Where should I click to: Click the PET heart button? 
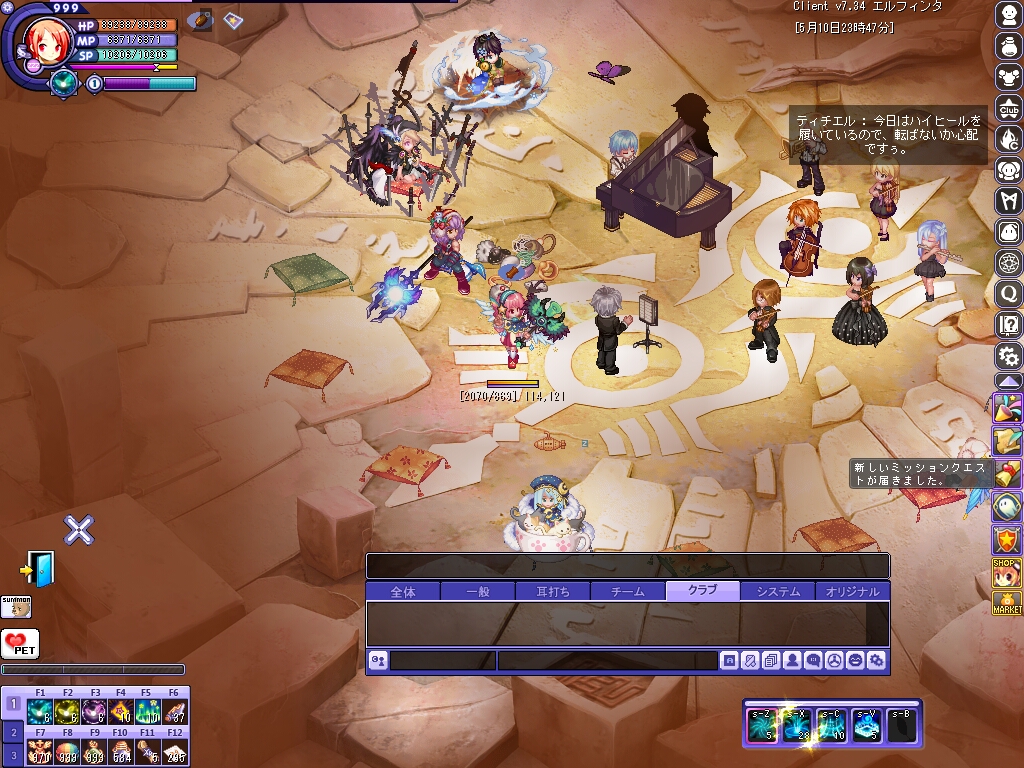coord(19,643)
